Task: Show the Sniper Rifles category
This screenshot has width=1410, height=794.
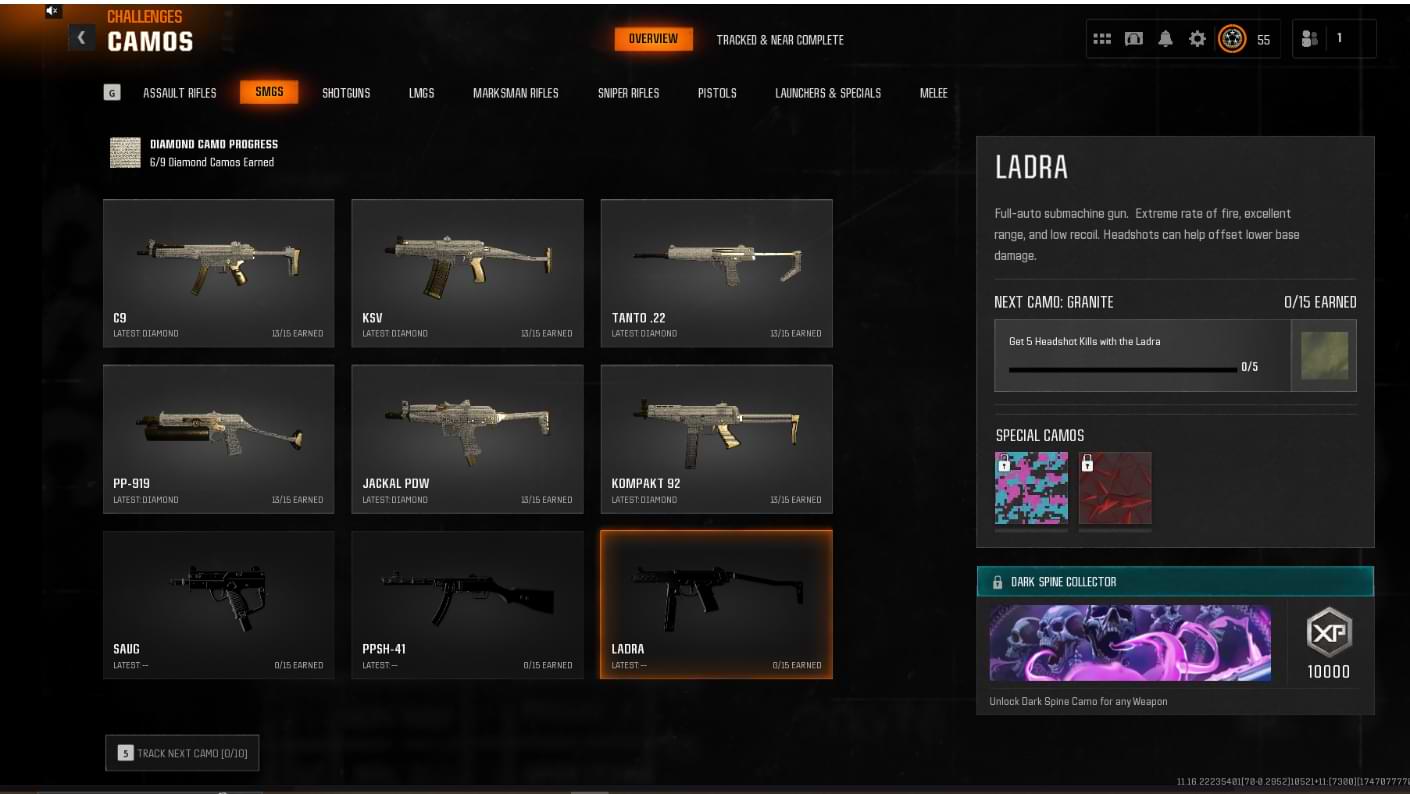Action: coord(629,93)
